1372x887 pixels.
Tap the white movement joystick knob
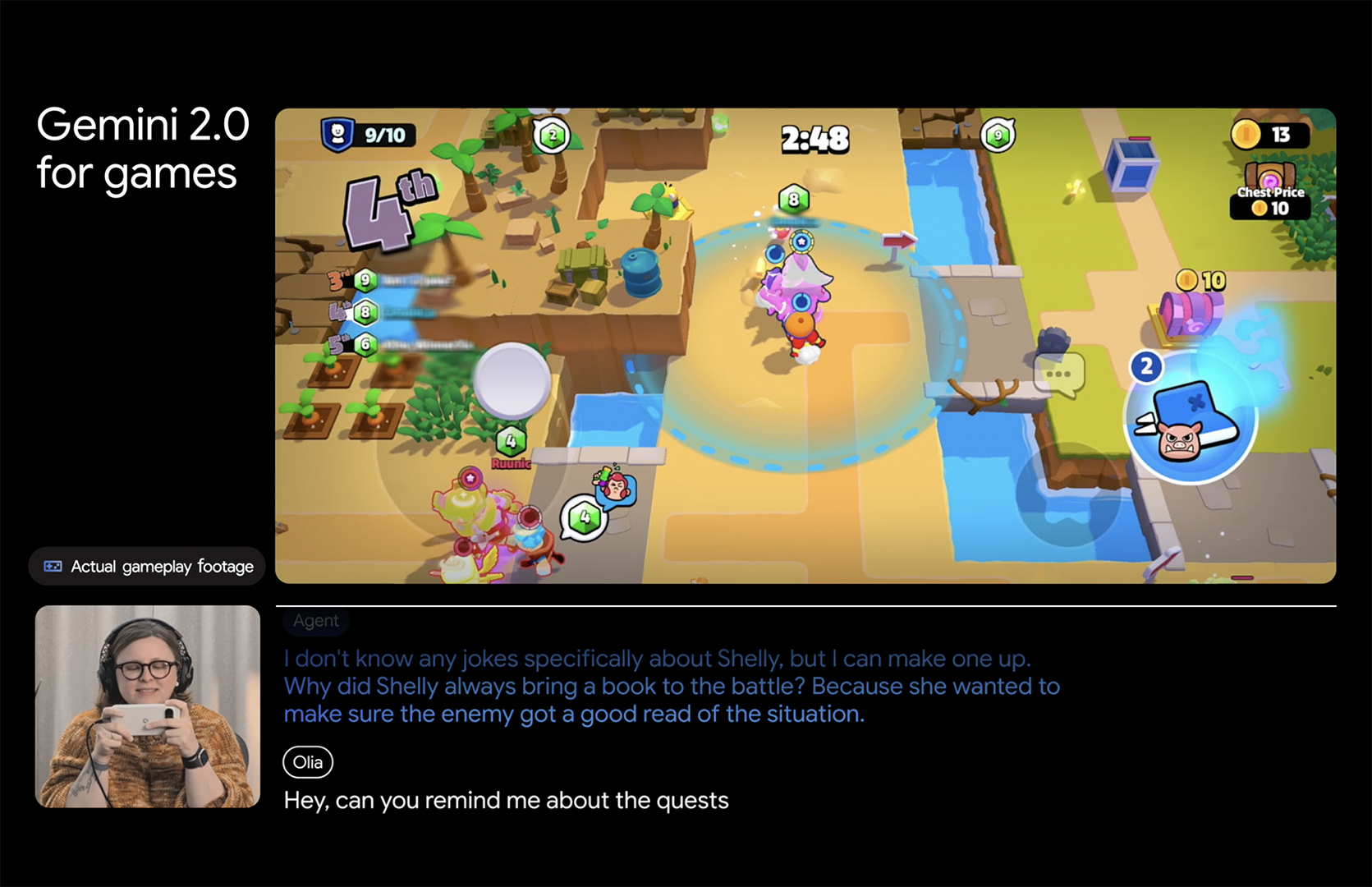pyautogui.click(x=512, y=380)
